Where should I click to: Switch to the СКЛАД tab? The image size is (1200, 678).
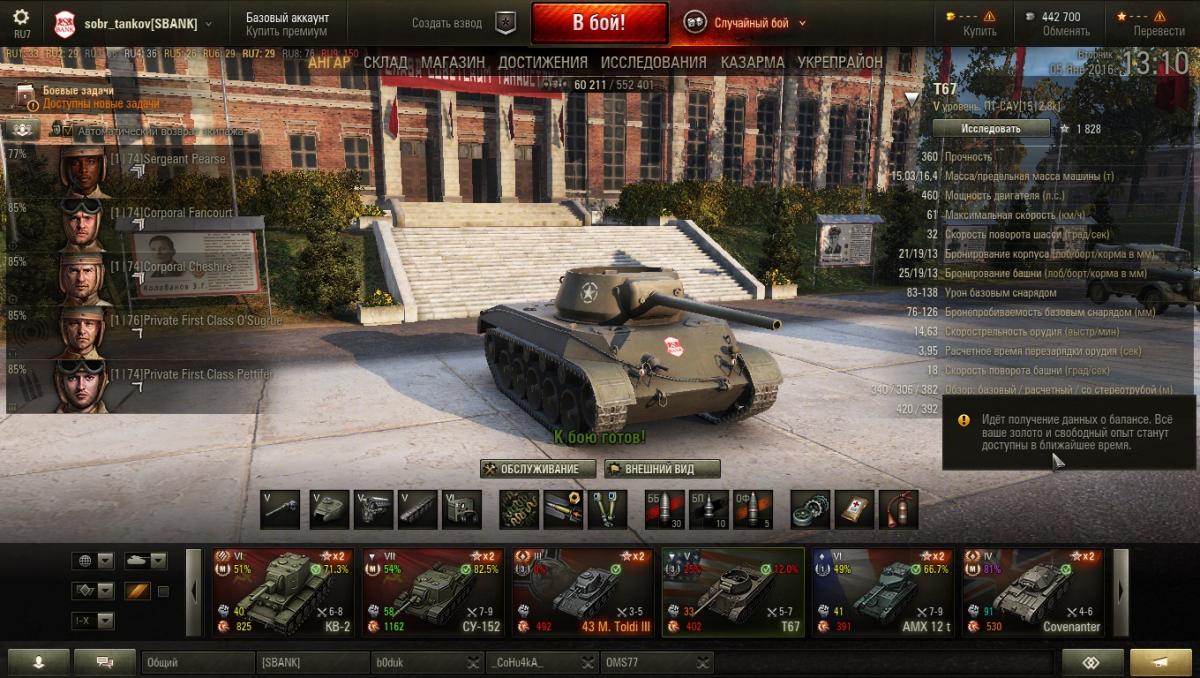(385, 62)
